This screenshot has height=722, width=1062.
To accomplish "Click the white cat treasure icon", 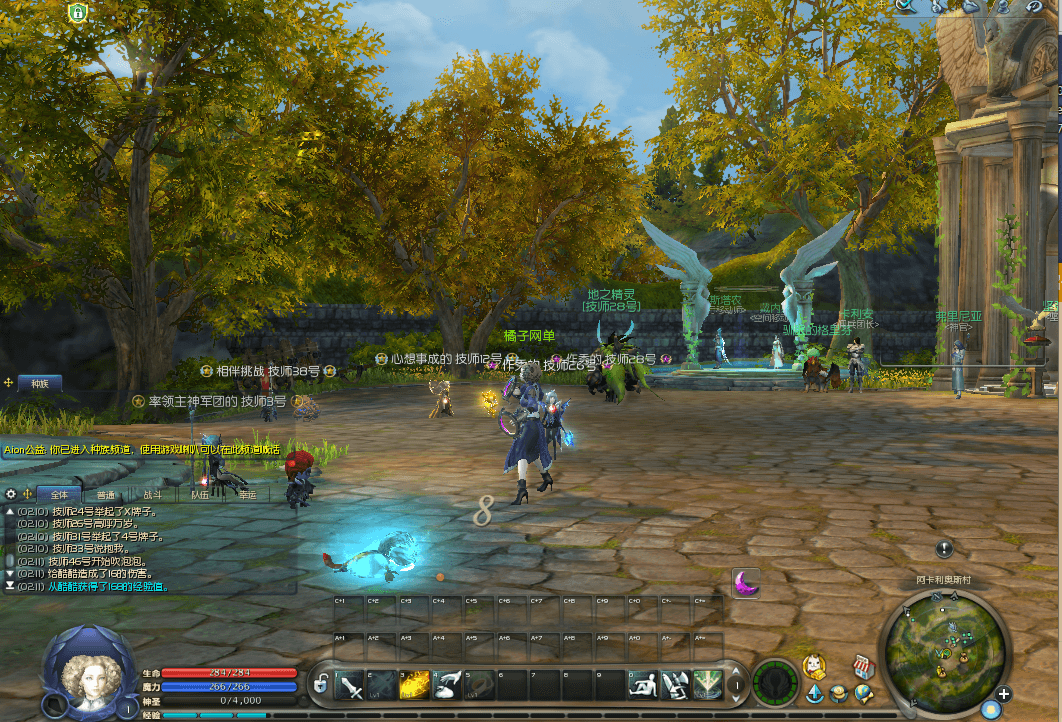I will click(x=815, y=665).
